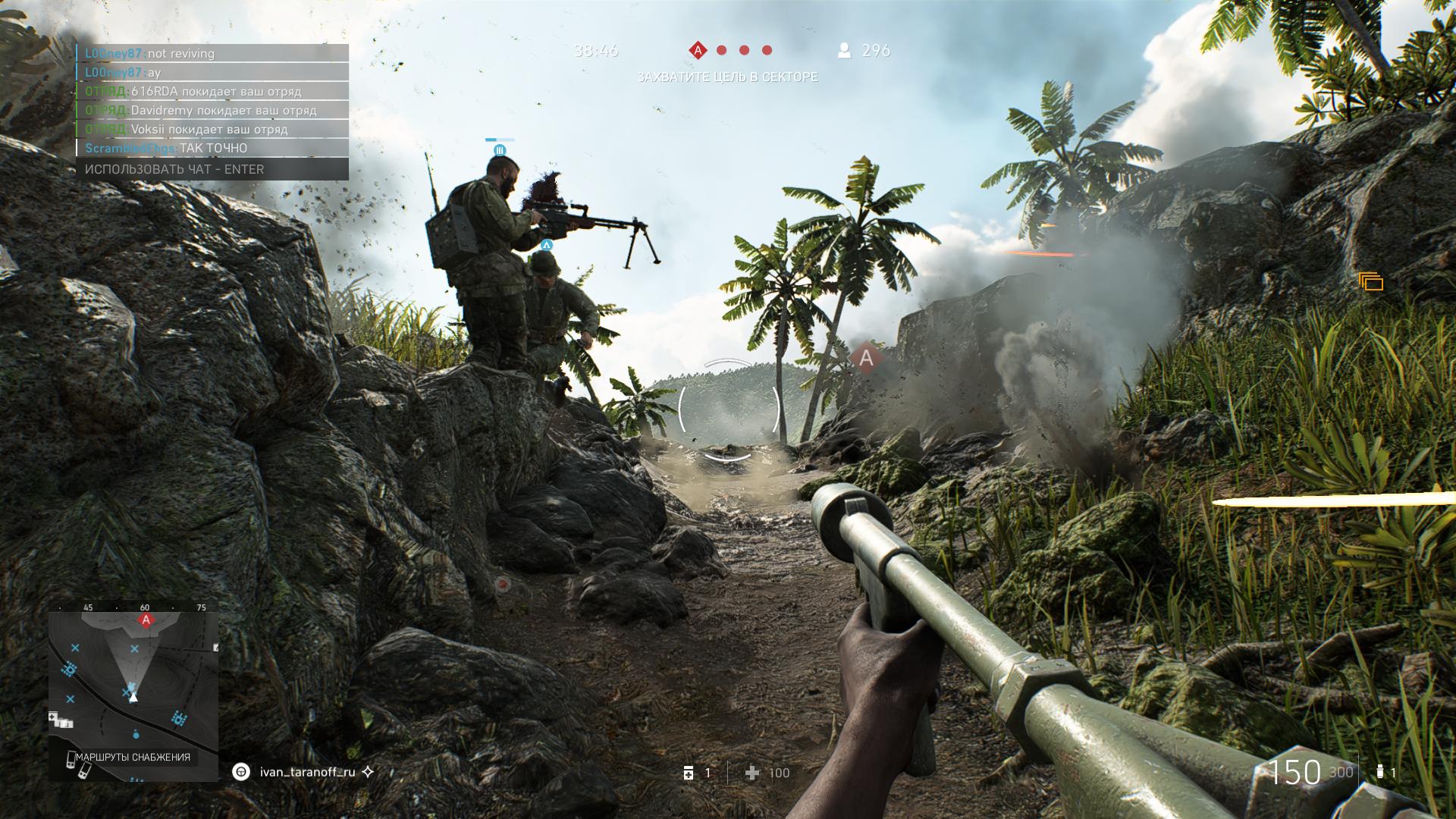Select the ScrambledEhgs ТАК ТОЧНО chat line
Viewport: 1456px width, 819px height.
212,149
